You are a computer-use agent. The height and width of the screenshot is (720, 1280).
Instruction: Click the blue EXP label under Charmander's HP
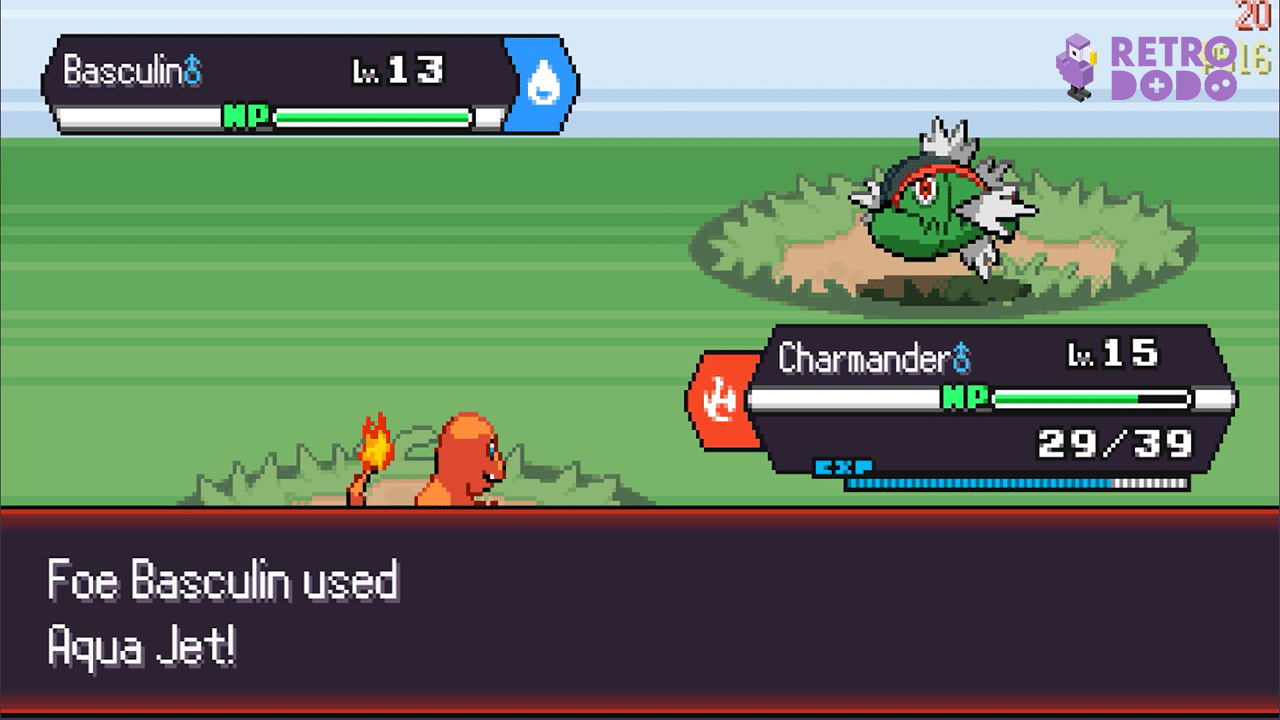(848, 467)
